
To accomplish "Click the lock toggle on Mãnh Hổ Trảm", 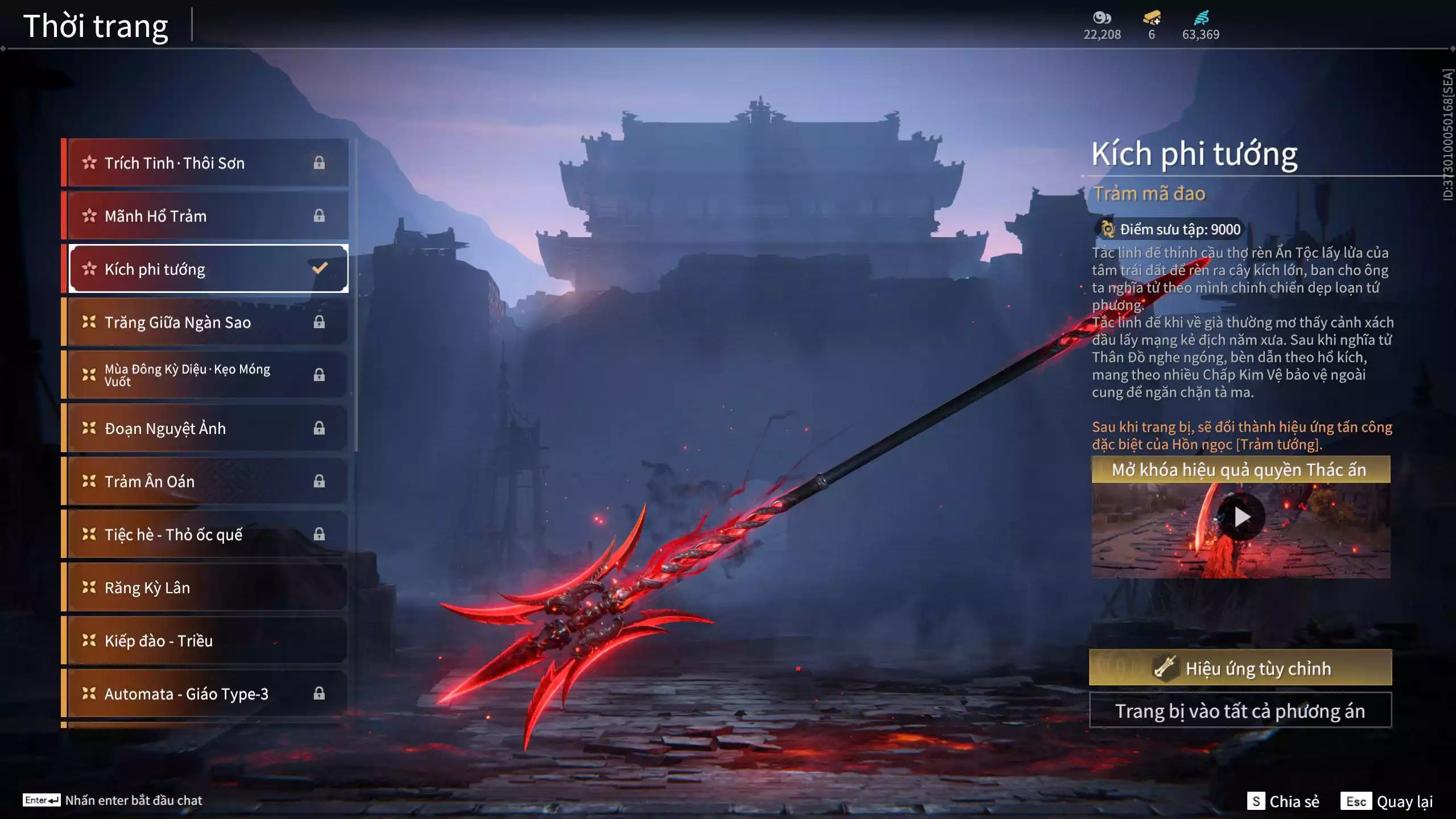I will click(x=319, y=216).
